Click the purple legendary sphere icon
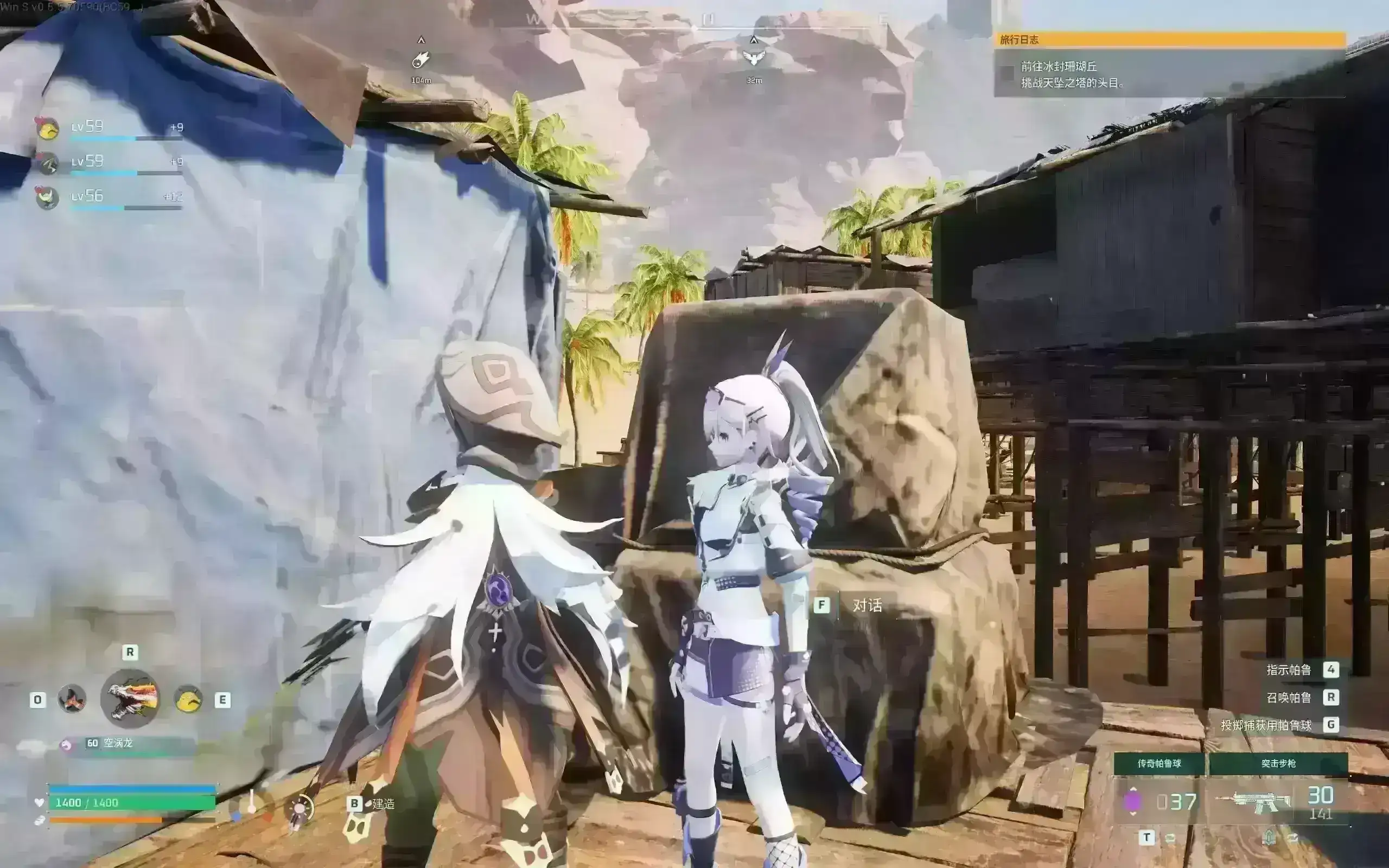The height and width of the screenshot is (868, 1389). pos(1132,801)
